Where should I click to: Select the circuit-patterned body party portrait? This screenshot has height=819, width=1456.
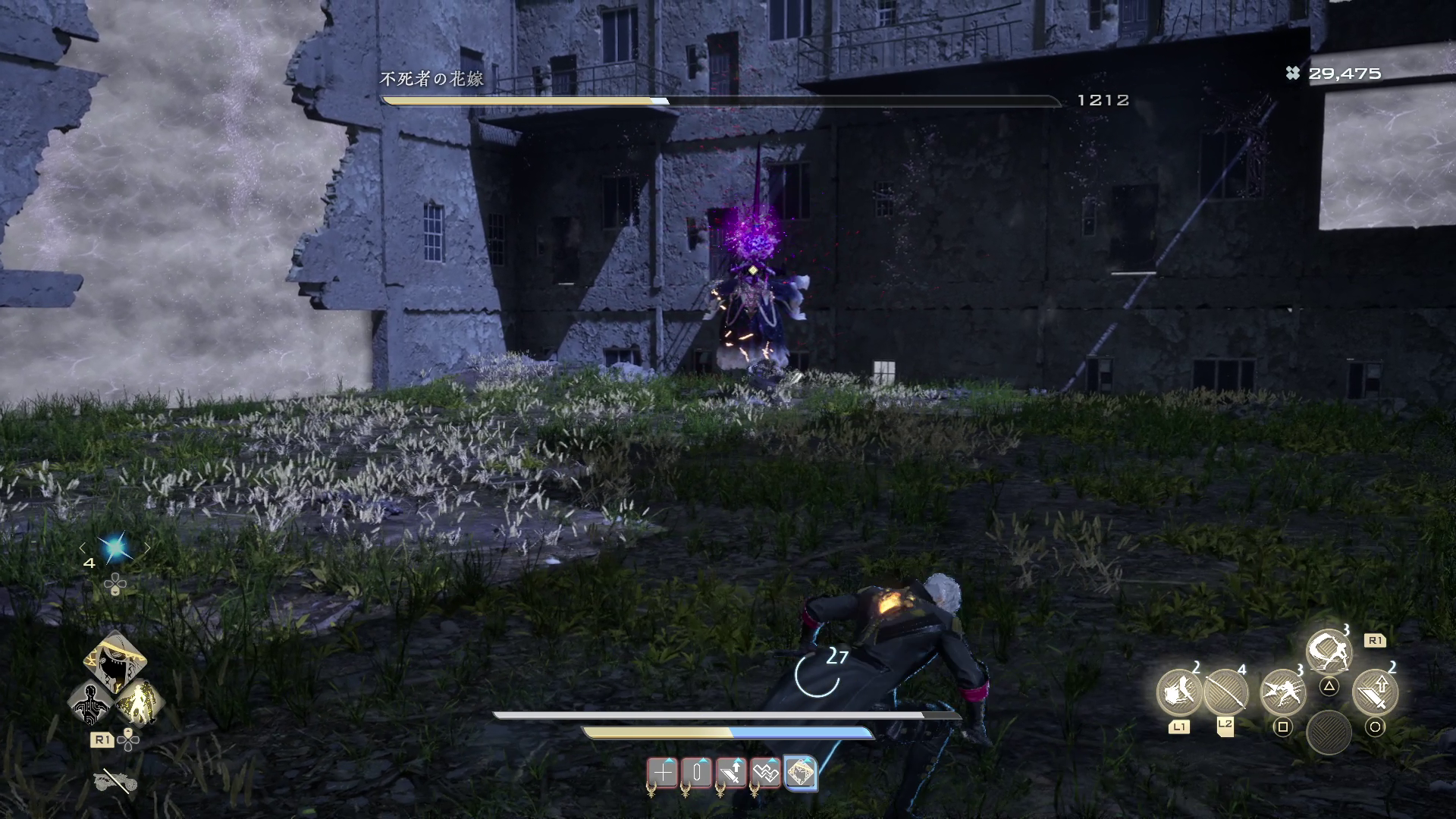click(x=90, y=701)
